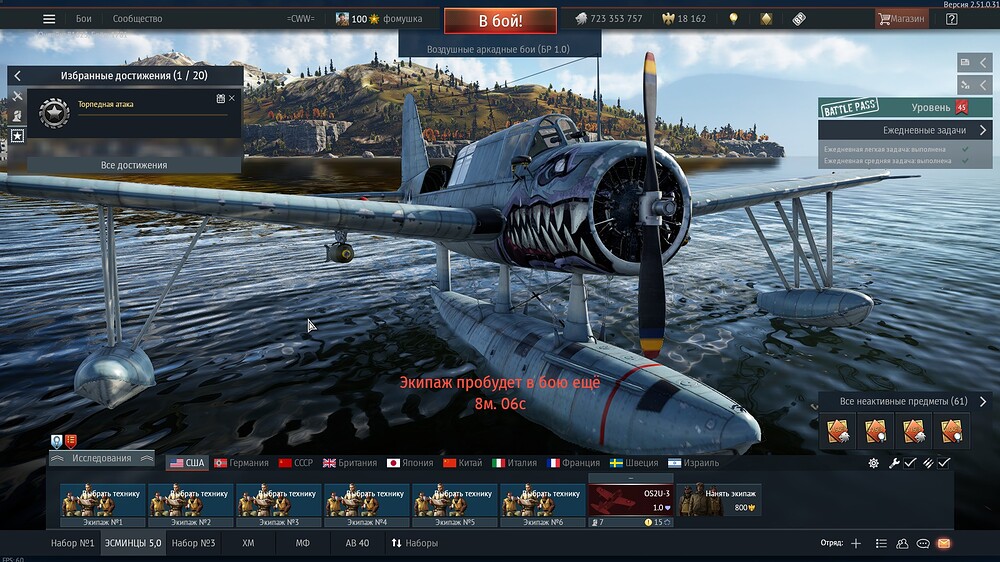
Task: Open Ежедневные задачи panel
Action: pyautogui.click(x=906, y=131)
